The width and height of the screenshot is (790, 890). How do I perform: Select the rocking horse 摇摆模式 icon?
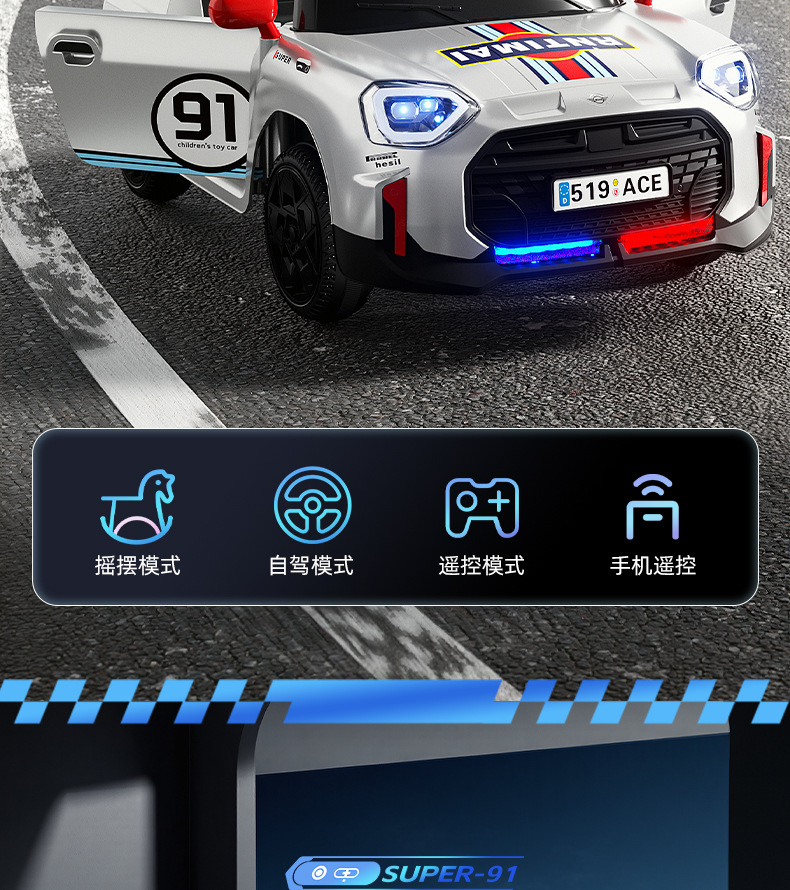tap(138, 507)
